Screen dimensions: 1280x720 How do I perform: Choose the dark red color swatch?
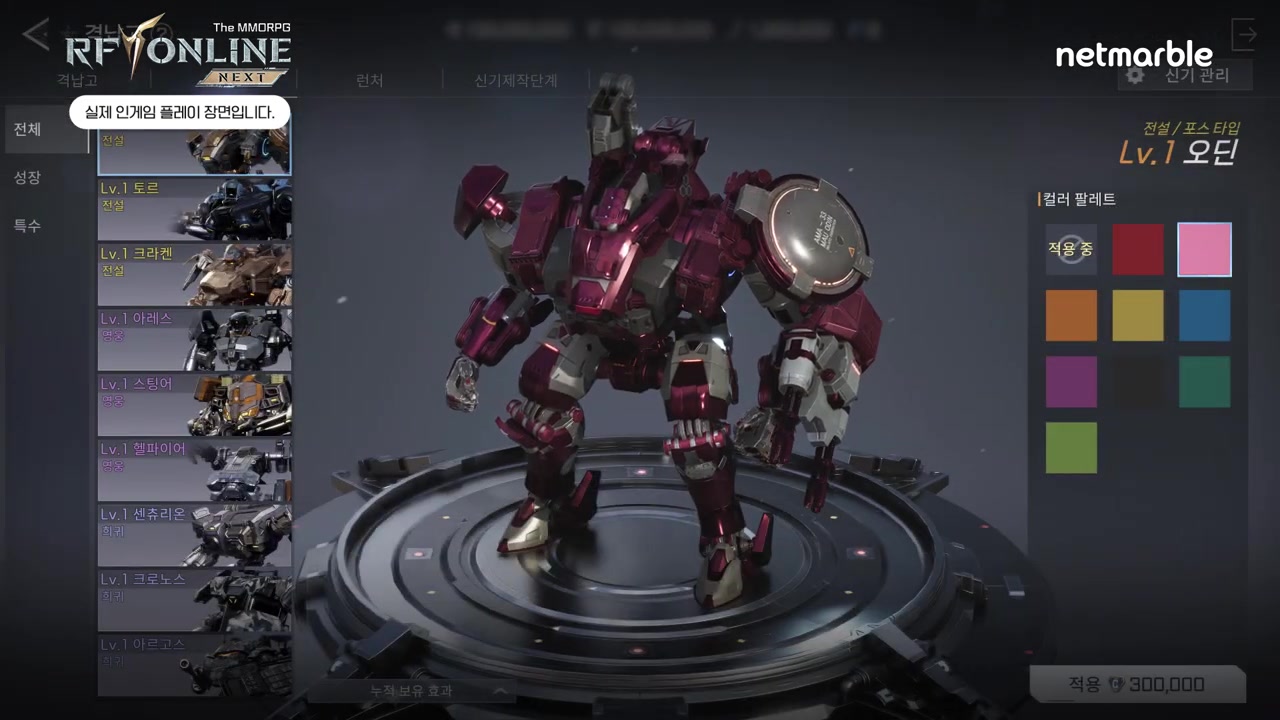coord(1138,249)
